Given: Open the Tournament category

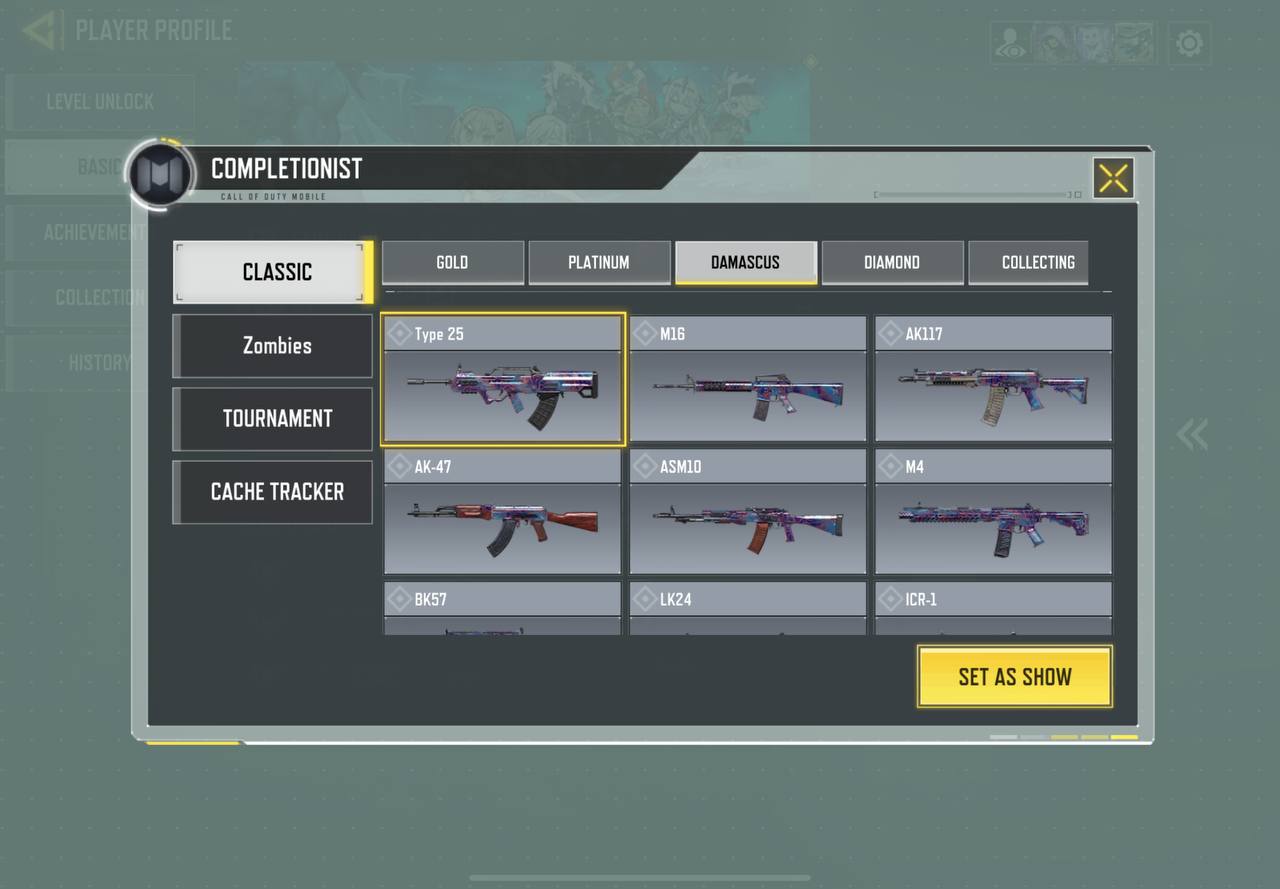Looking at the screenshot, I should pos(272,419).
